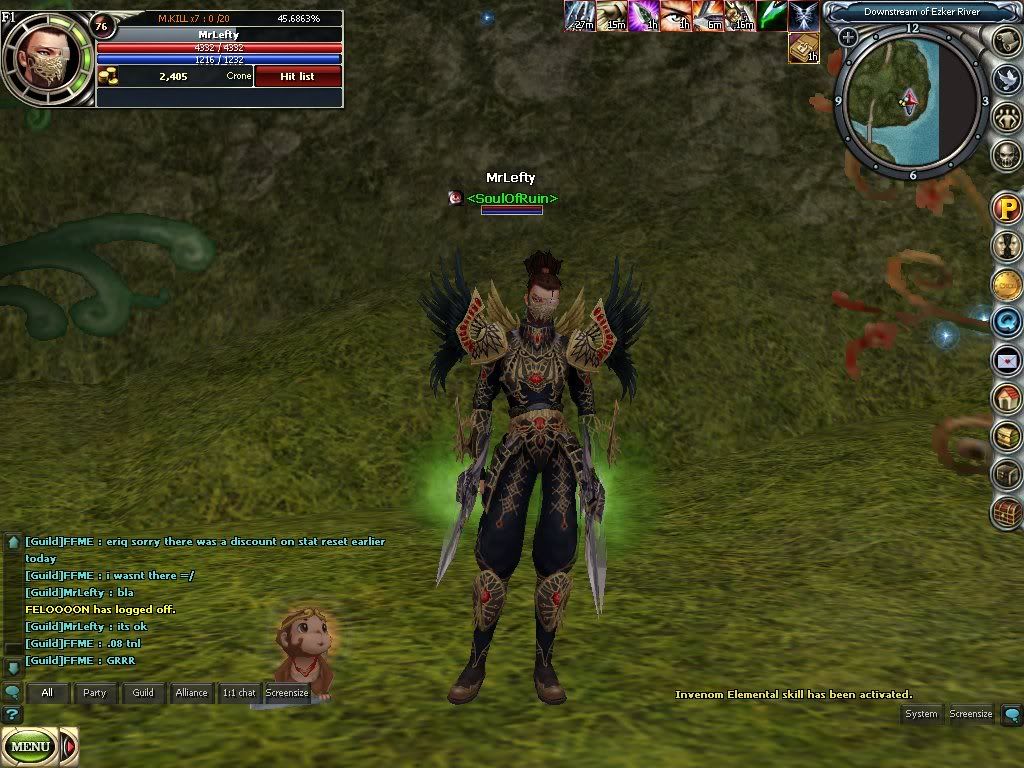Open the premium P coin icon
1024x768 pixels.
[x=1005, y=209]
